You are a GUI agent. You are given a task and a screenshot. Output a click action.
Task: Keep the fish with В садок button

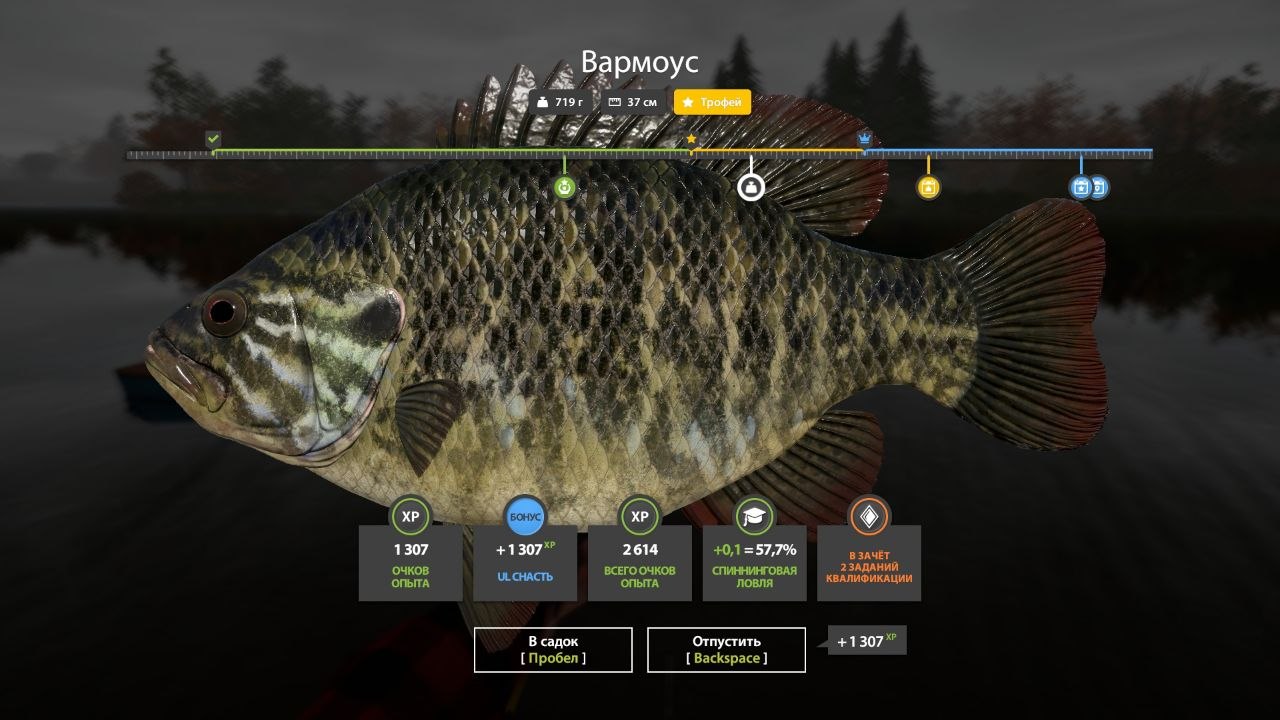coord(553,649)
